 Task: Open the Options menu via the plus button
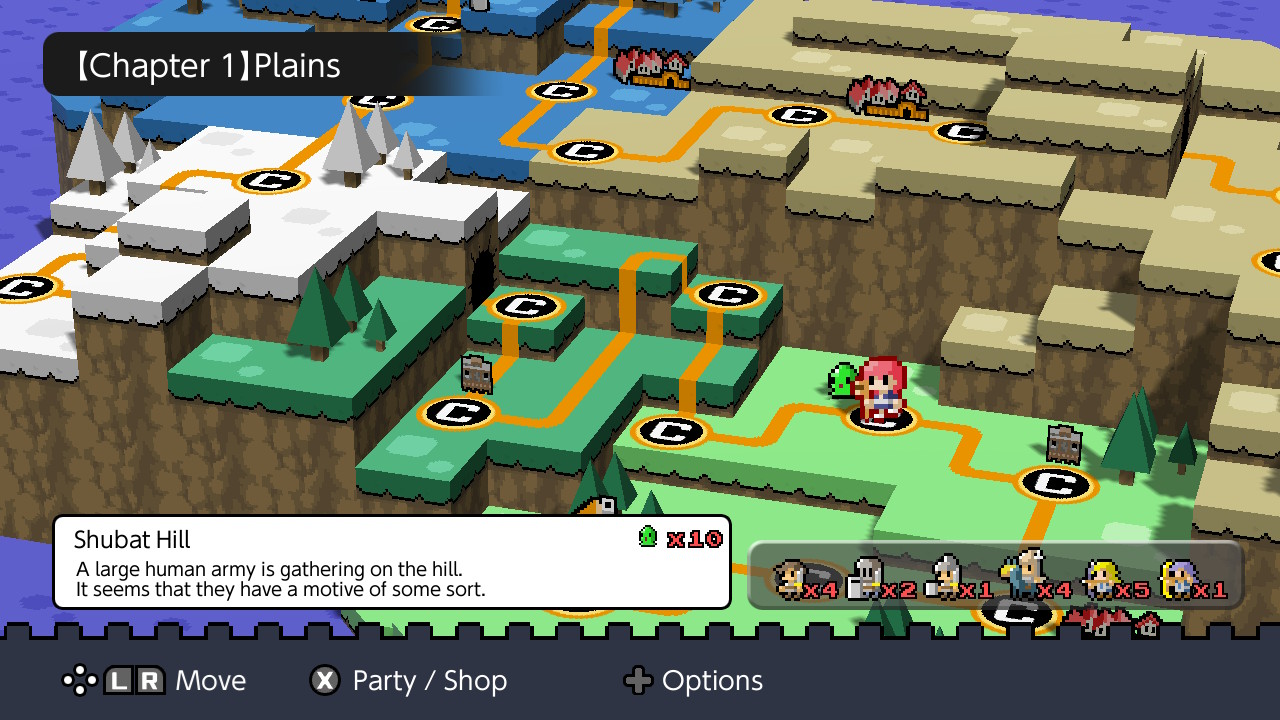coord(638,681)
